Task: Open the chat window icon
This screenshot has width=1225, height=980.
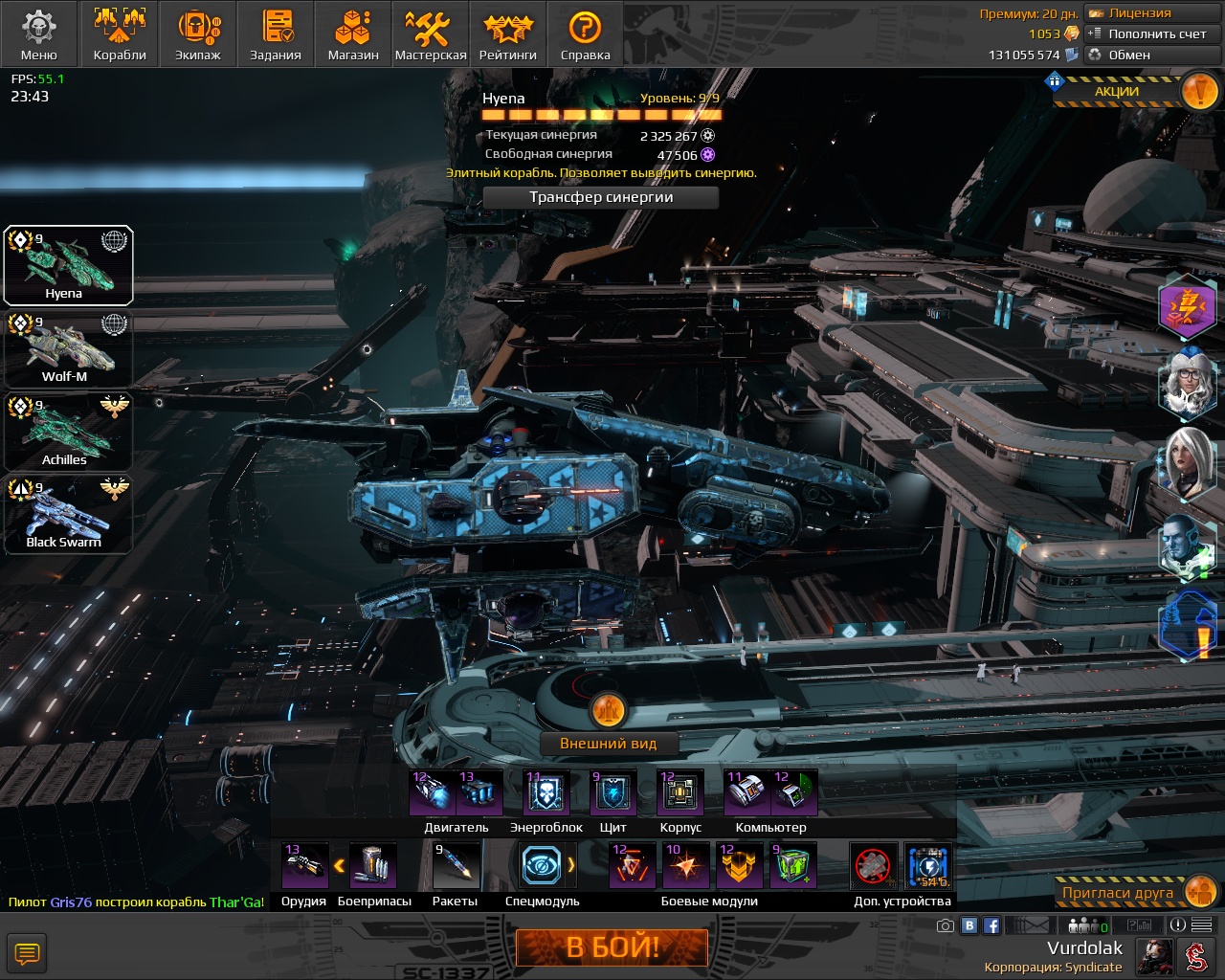Action: (x=27, y=953)
